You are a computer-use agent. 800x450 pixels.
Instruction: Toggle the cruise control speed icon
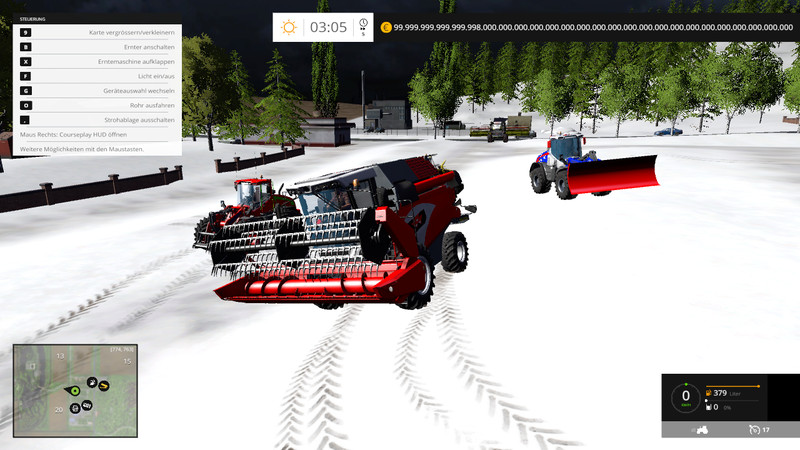click(x=753, y=429)
